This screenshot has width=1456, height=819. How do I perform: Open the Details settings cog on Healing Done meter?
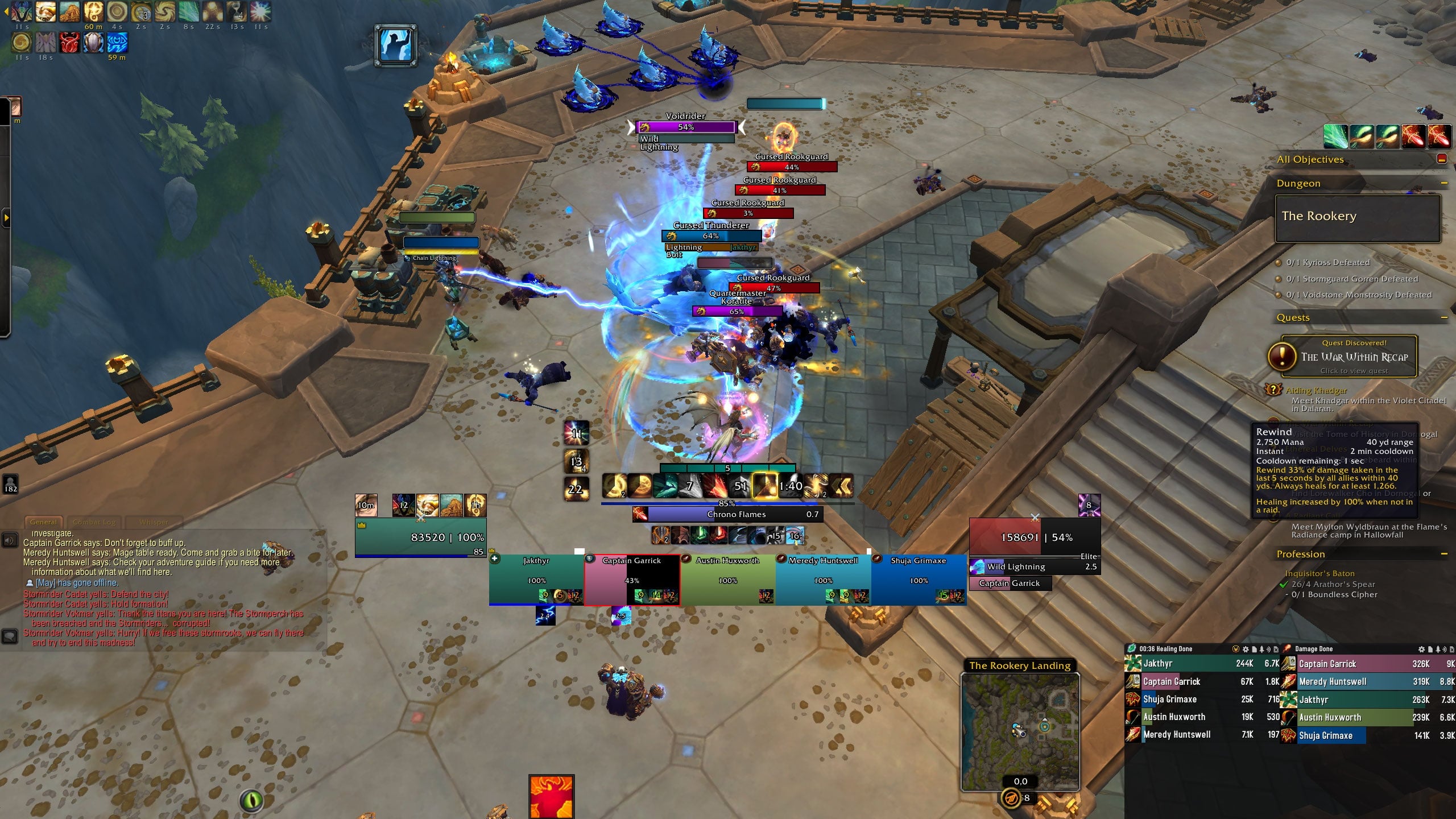[1246, 649]
